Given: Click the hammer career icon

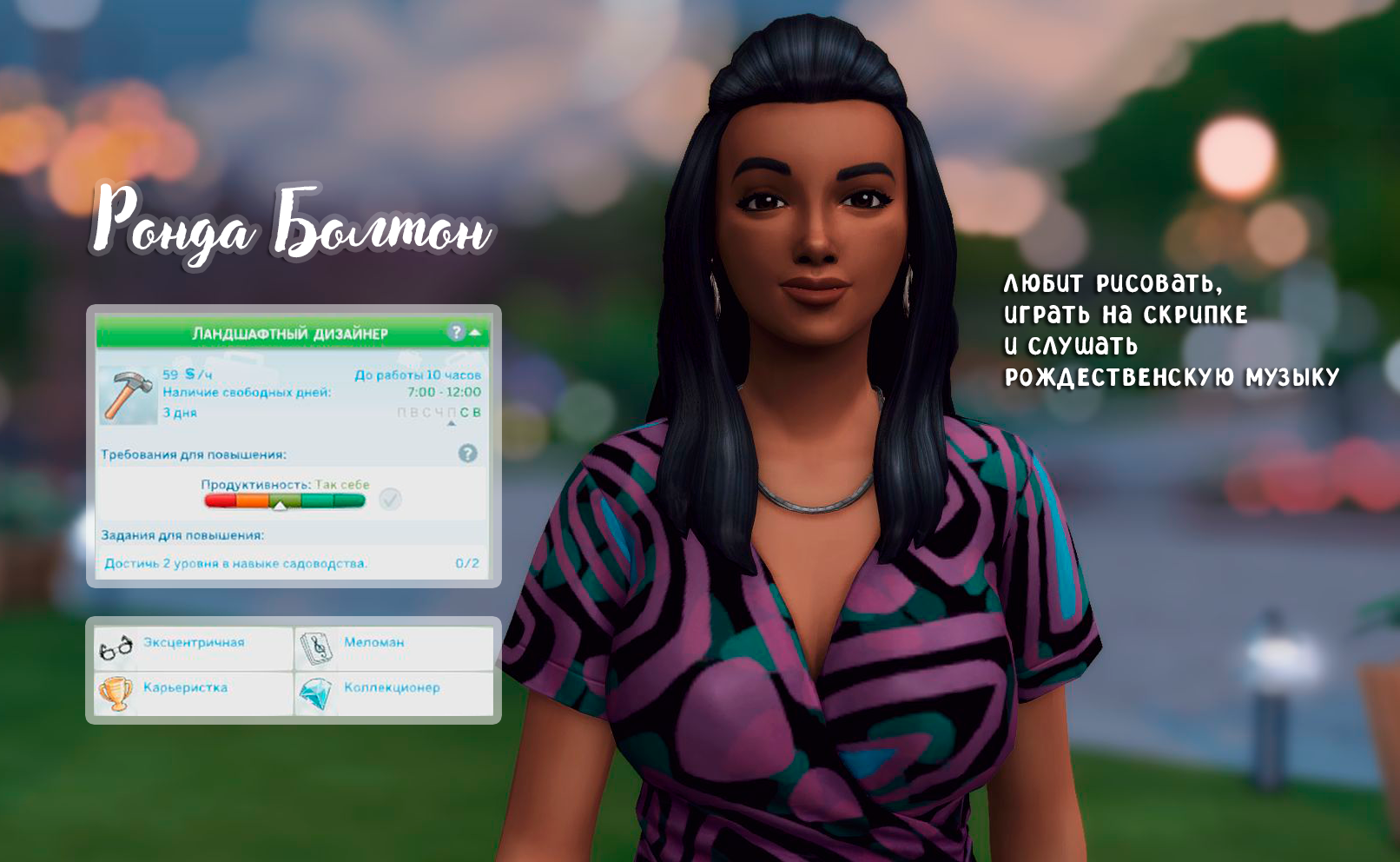Looking at the screenshot, I should (x=128, y=395).
